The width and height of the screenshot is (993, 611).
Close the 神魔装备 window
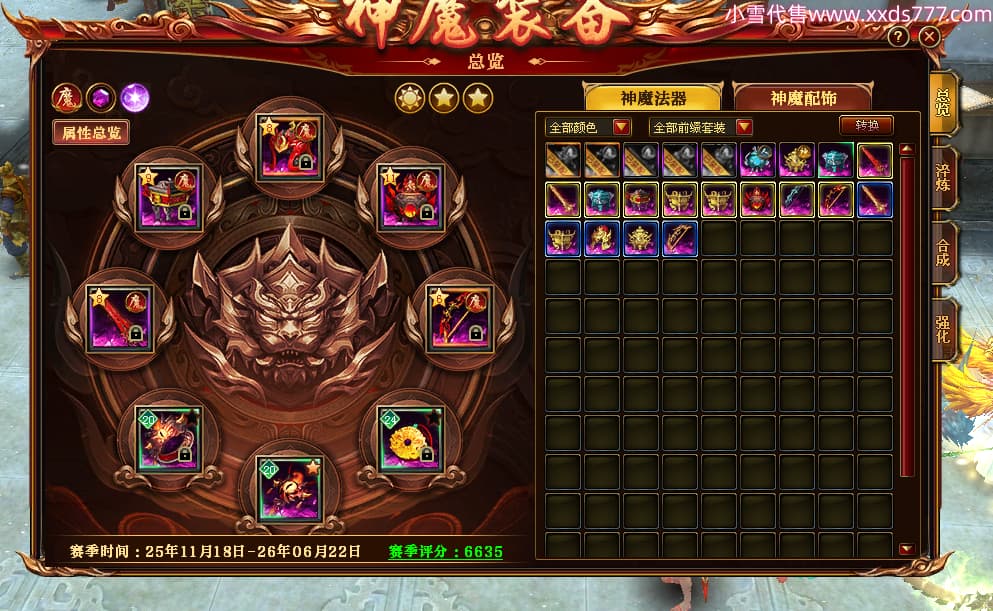pyautogui.click(x=930, y=37)
